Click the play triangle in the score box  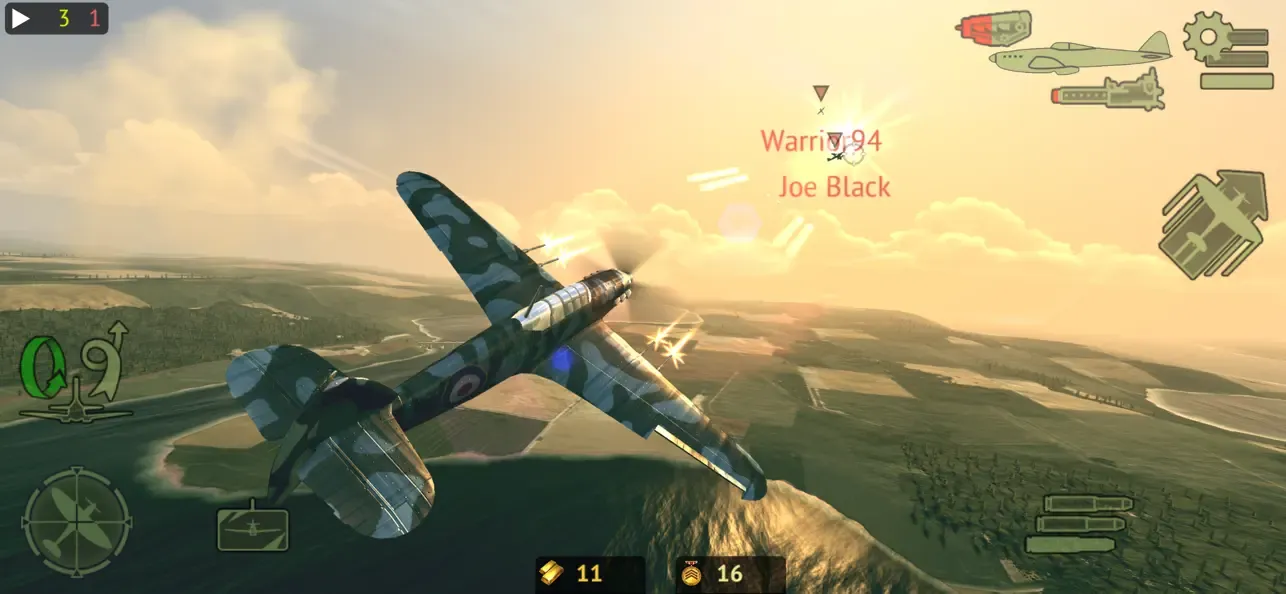coord(21,18)
